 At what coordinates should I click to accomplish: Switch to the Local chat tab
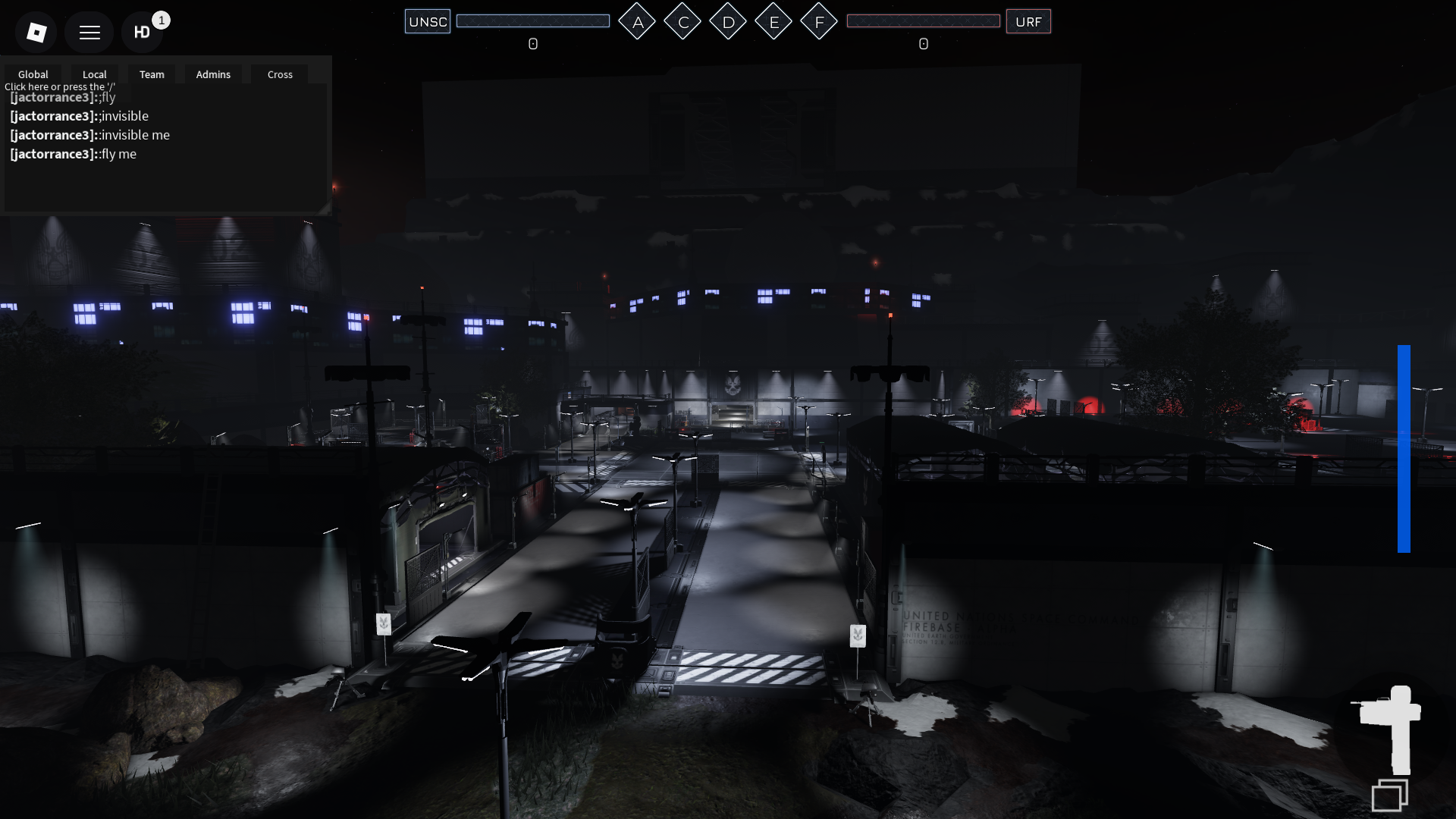click(95, 74)
